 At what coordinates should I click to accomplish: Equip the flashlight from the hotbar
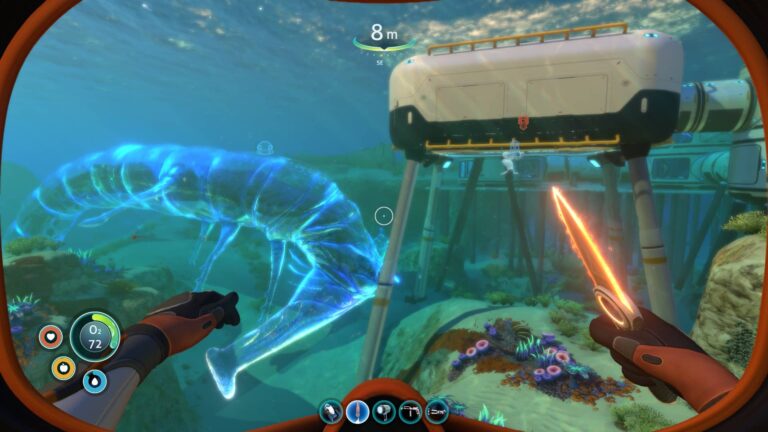click(384, 411)
